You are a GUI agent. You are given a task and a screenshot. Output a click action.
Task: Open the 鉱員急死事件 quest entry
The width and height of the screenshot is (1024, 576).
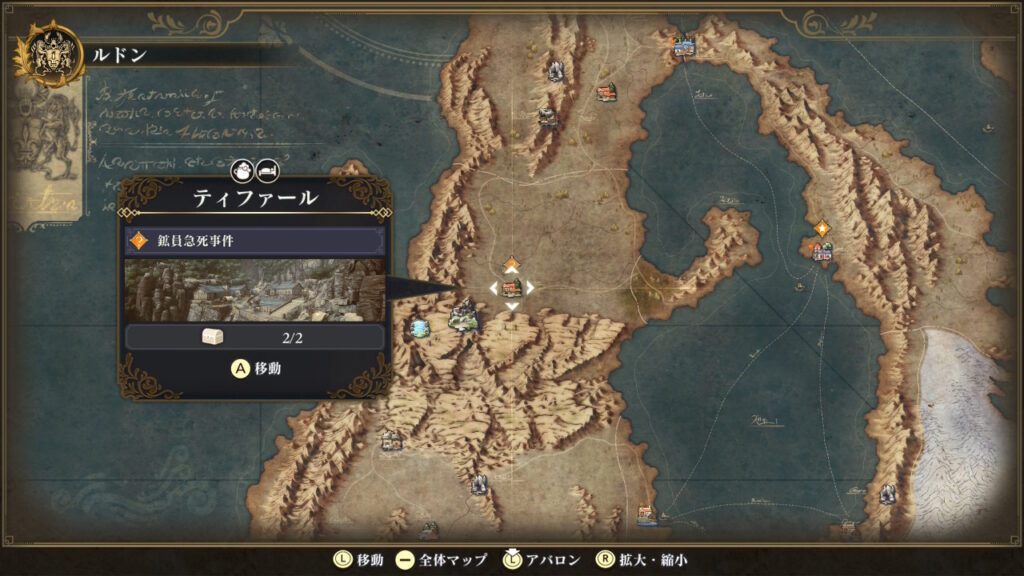click(254, 241)
